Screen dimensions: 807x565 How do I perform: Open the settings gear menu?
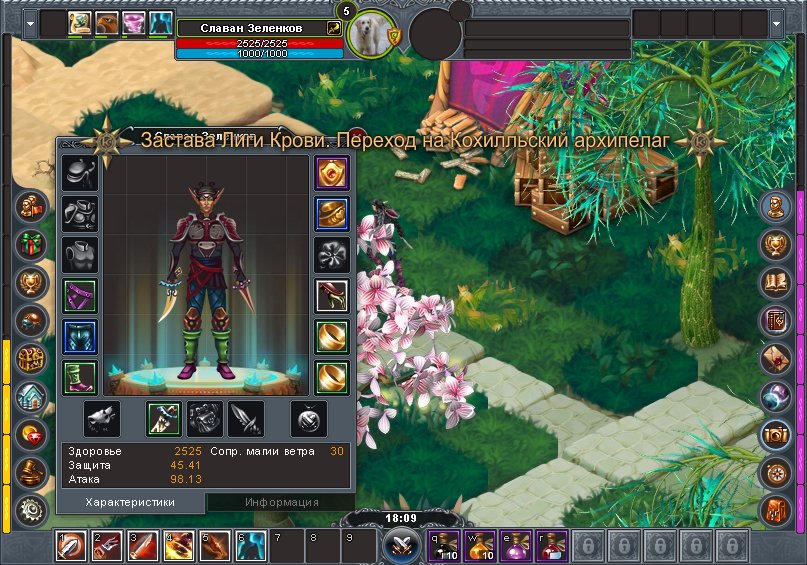pyautogui.click(x=32, y=508)
